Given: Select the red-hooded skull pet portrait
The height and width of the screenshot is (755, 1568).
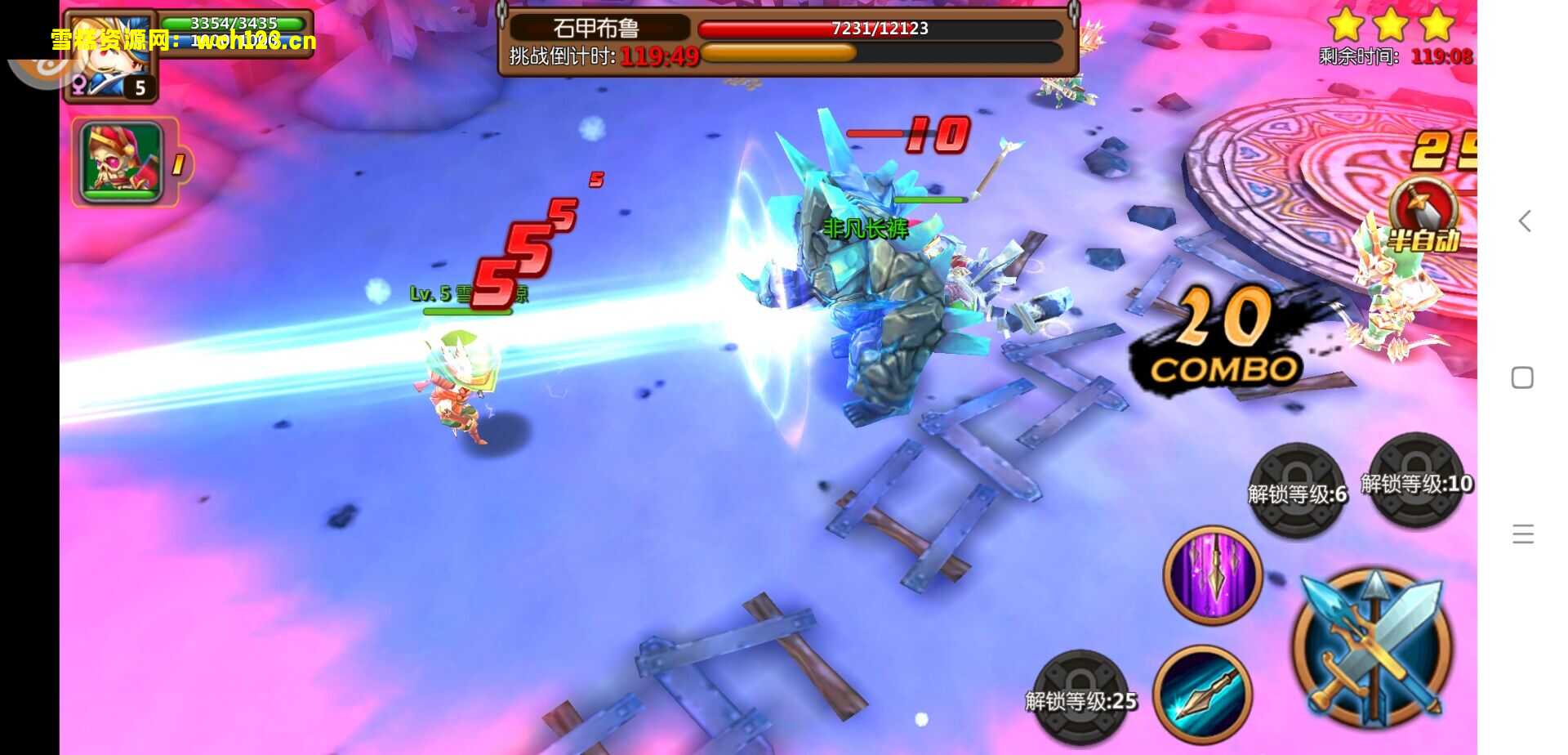Looking at the screenshot, I should coord(122,162).
